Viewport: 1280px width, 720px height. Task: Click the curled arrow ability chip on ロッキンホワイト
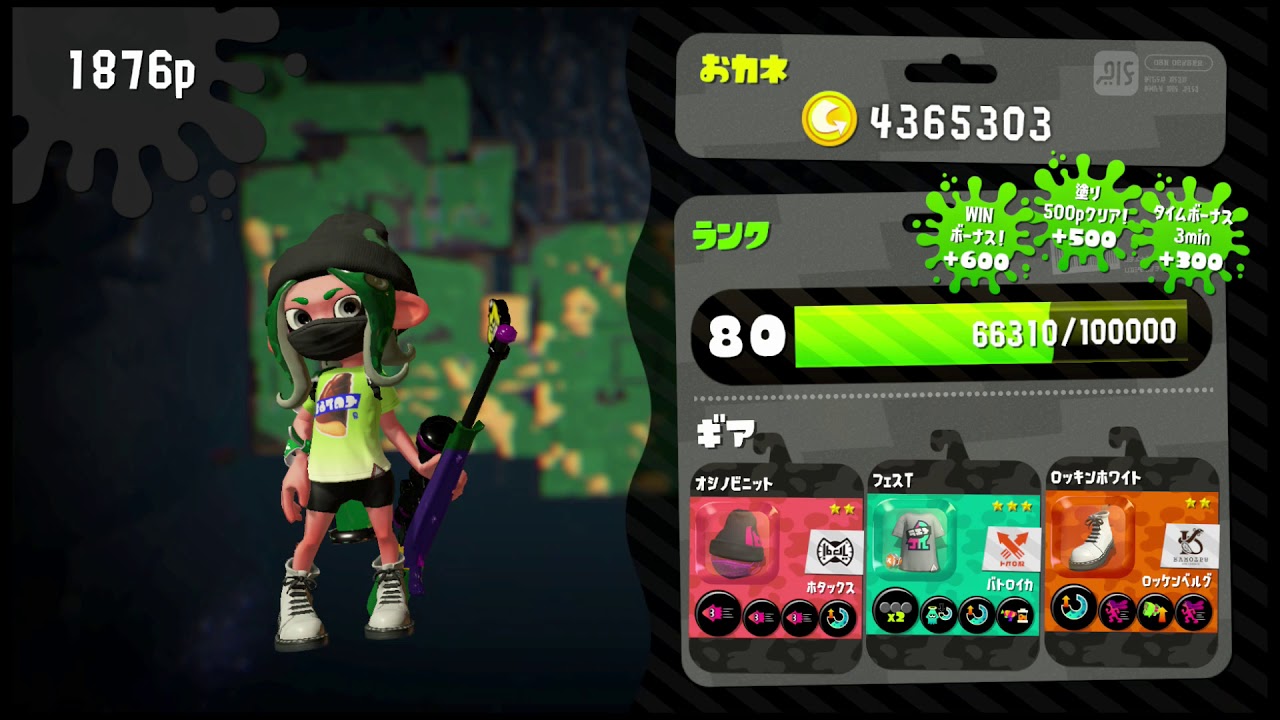click(1071, 612)
